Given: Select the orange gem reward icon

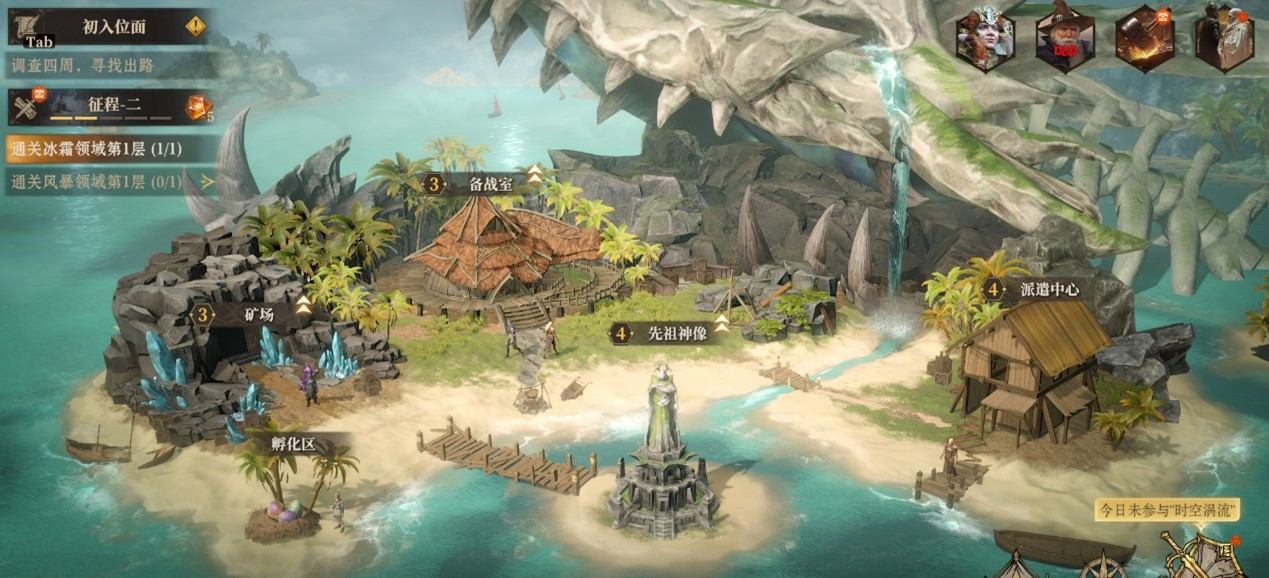Looking at the screenshot, I should [197, 107].
